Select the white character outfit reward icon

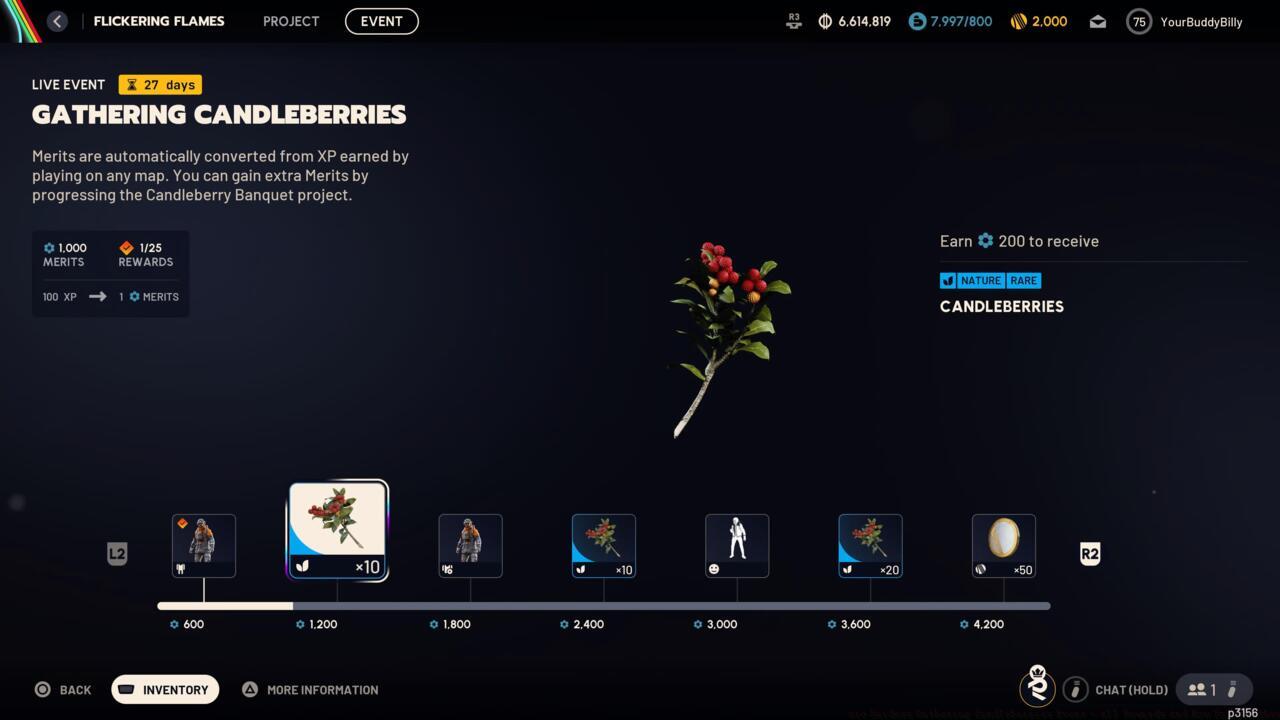tap(737, 545)
